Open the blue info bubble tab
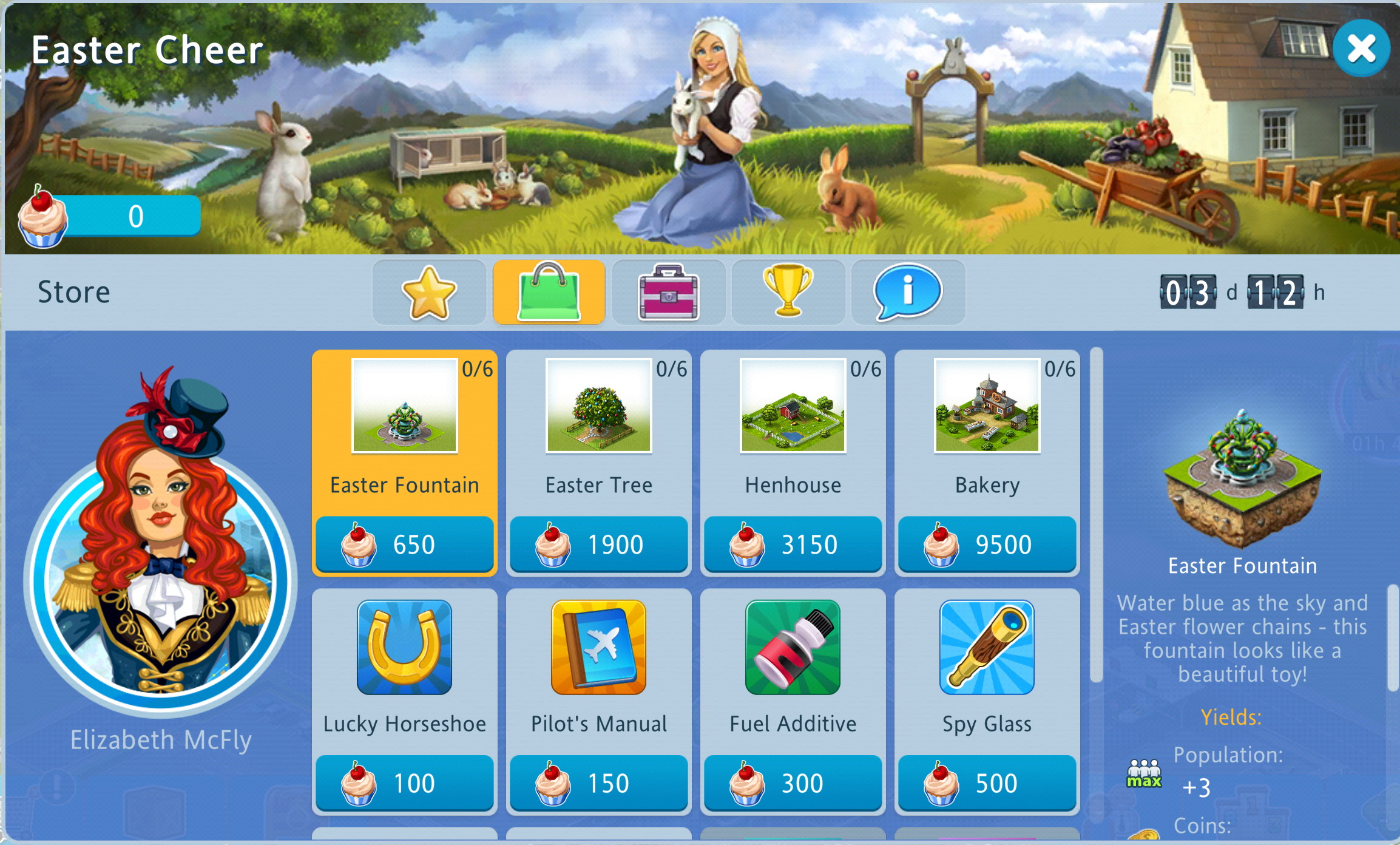 coord(907,293)
